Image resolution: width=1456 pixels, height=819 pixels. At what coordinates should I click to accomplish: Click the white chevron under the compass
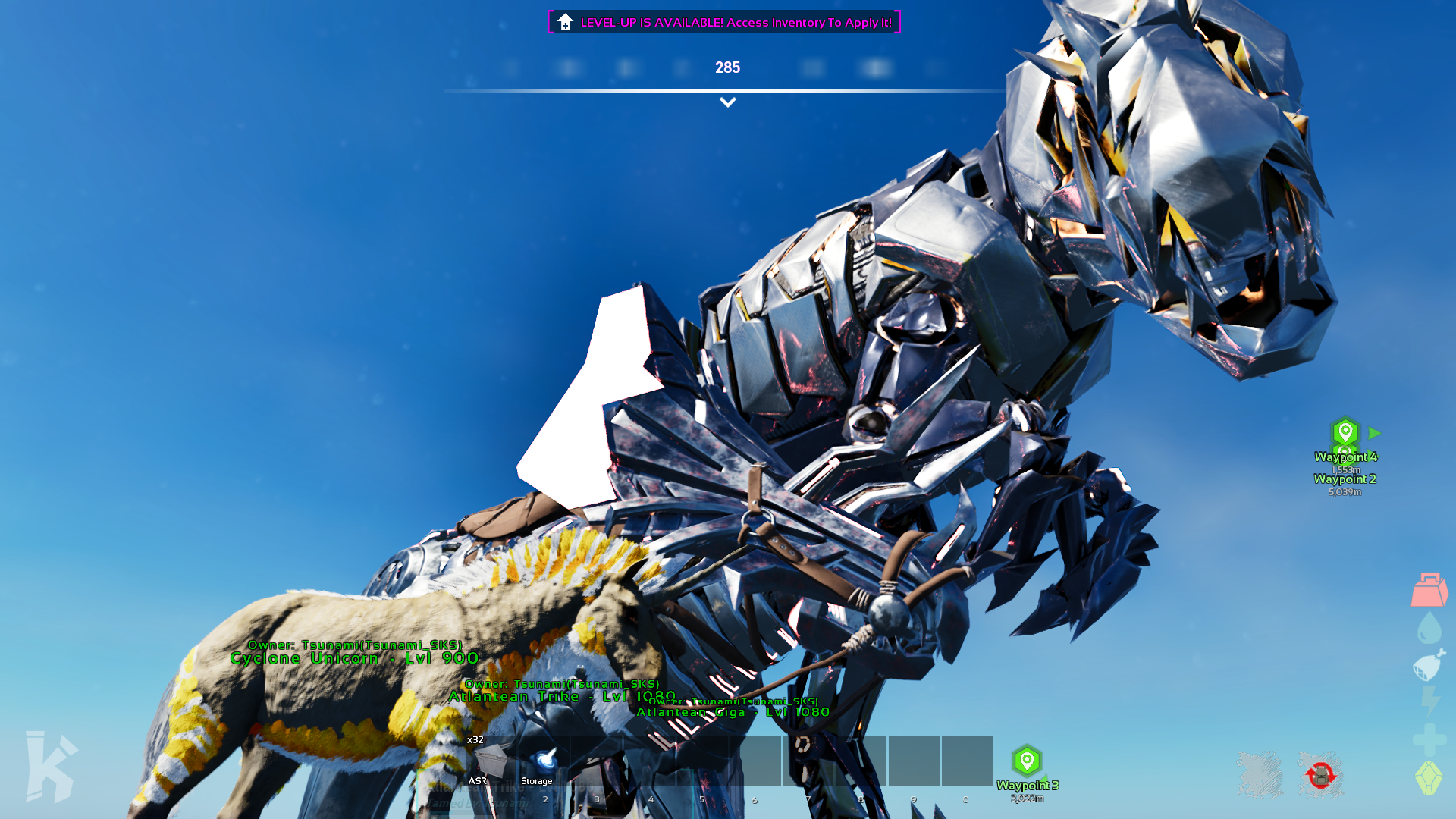[727, 102]
